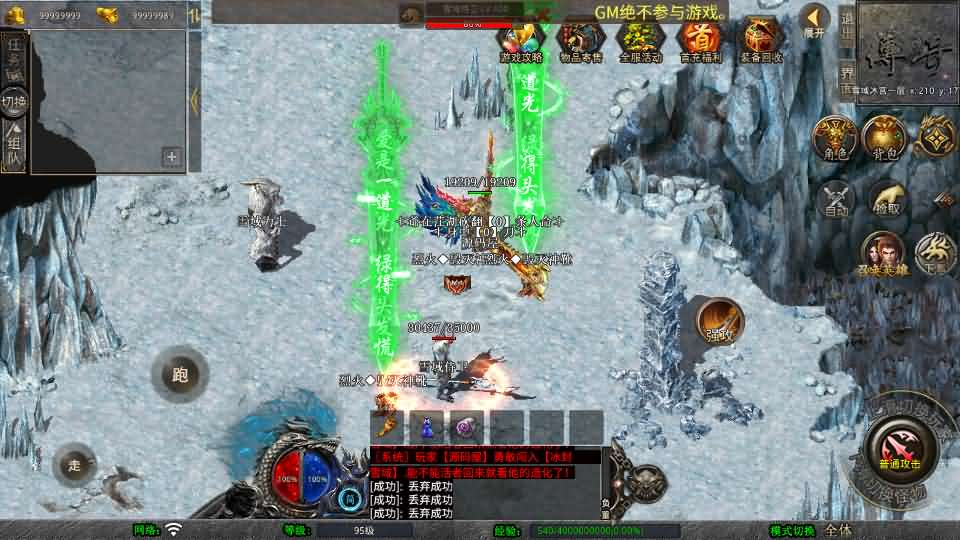
Task: Click the 下马 dismount horse button
Action: point(936,253)
